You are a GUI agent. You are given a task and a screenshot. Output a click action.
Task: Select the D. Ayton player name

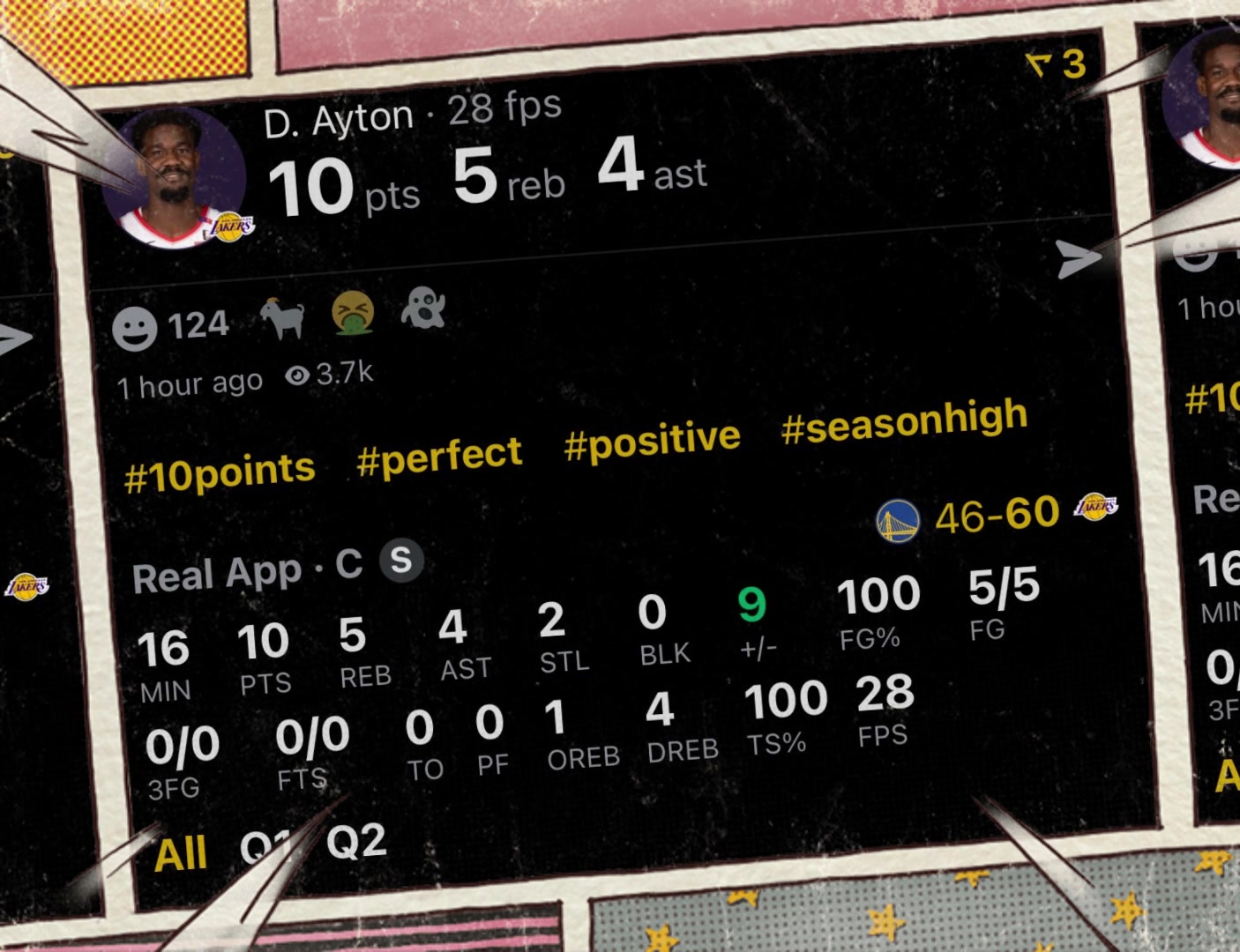pos(339,120)
